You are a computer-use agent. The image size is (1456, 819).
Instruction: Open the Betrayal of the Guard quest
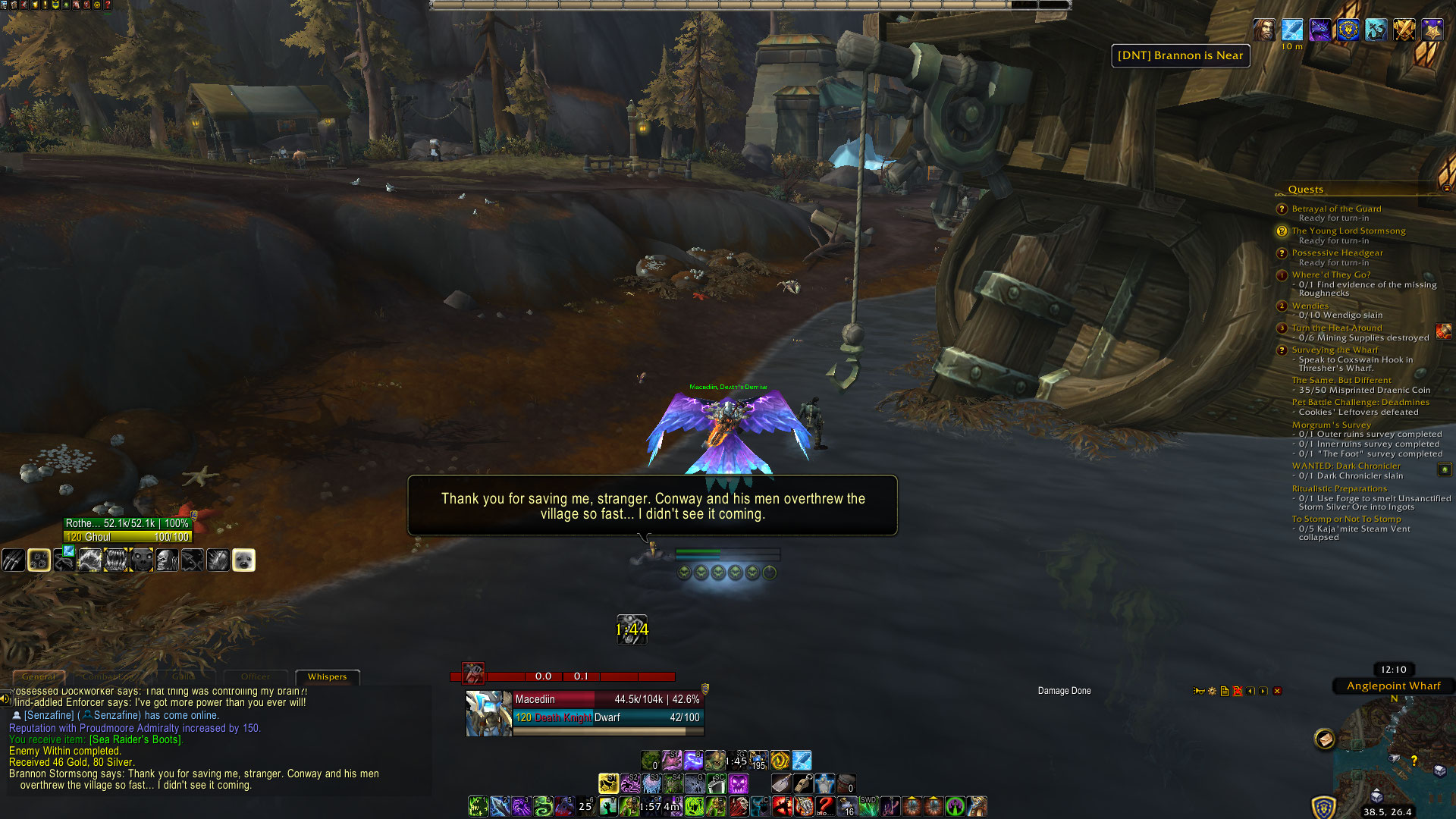pos(1336,209)
